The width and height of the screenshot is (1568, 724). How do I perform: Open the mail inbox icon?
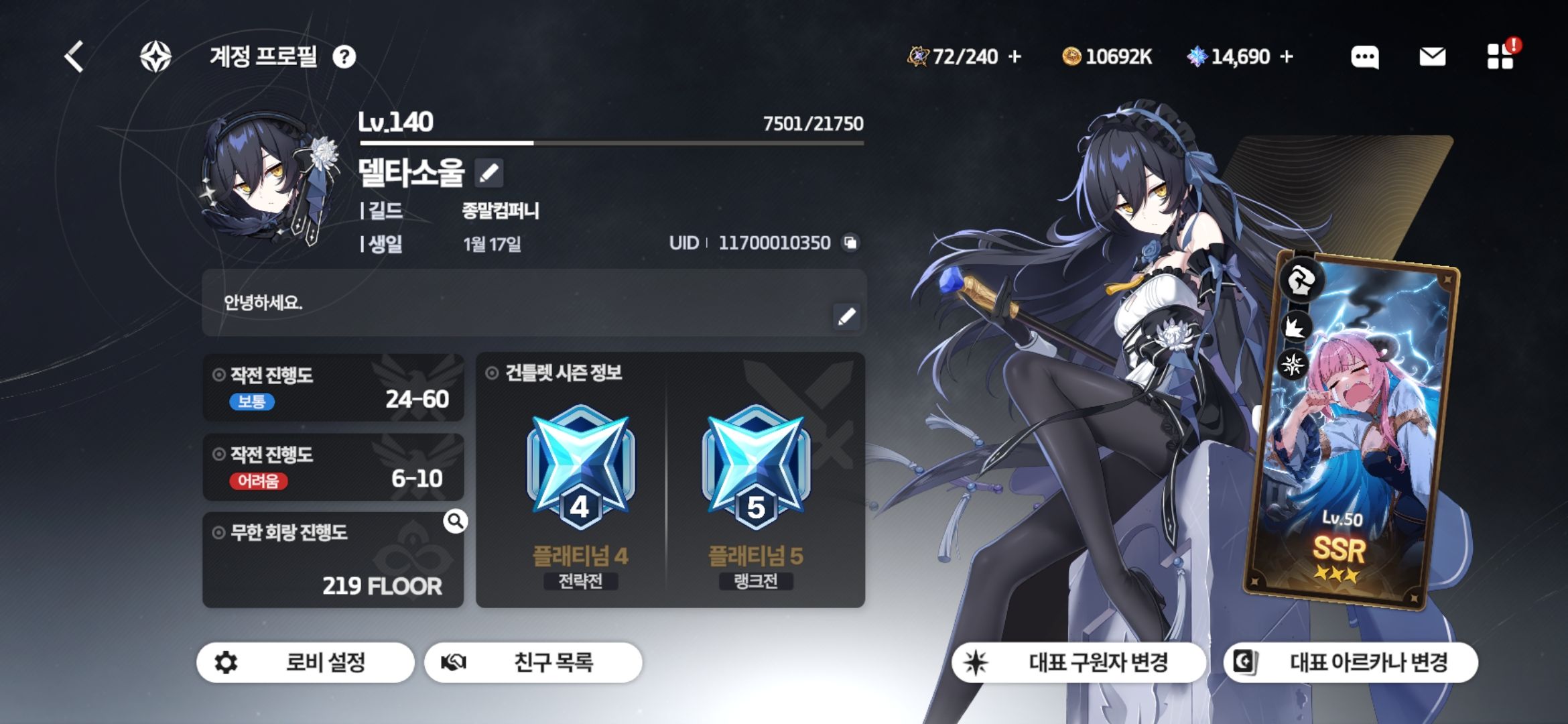tap(1433, 58)
